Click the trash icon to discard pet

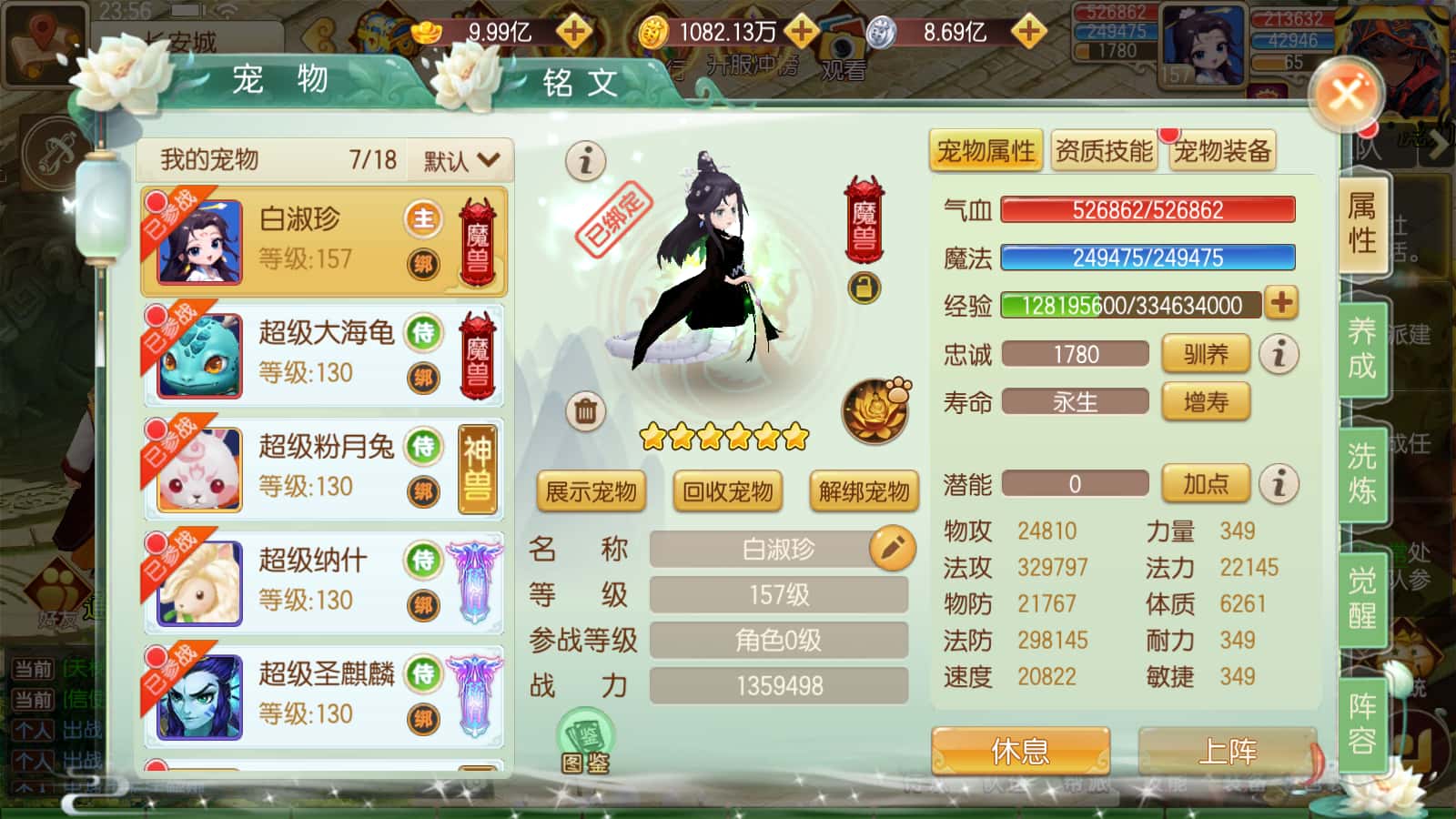585,409
